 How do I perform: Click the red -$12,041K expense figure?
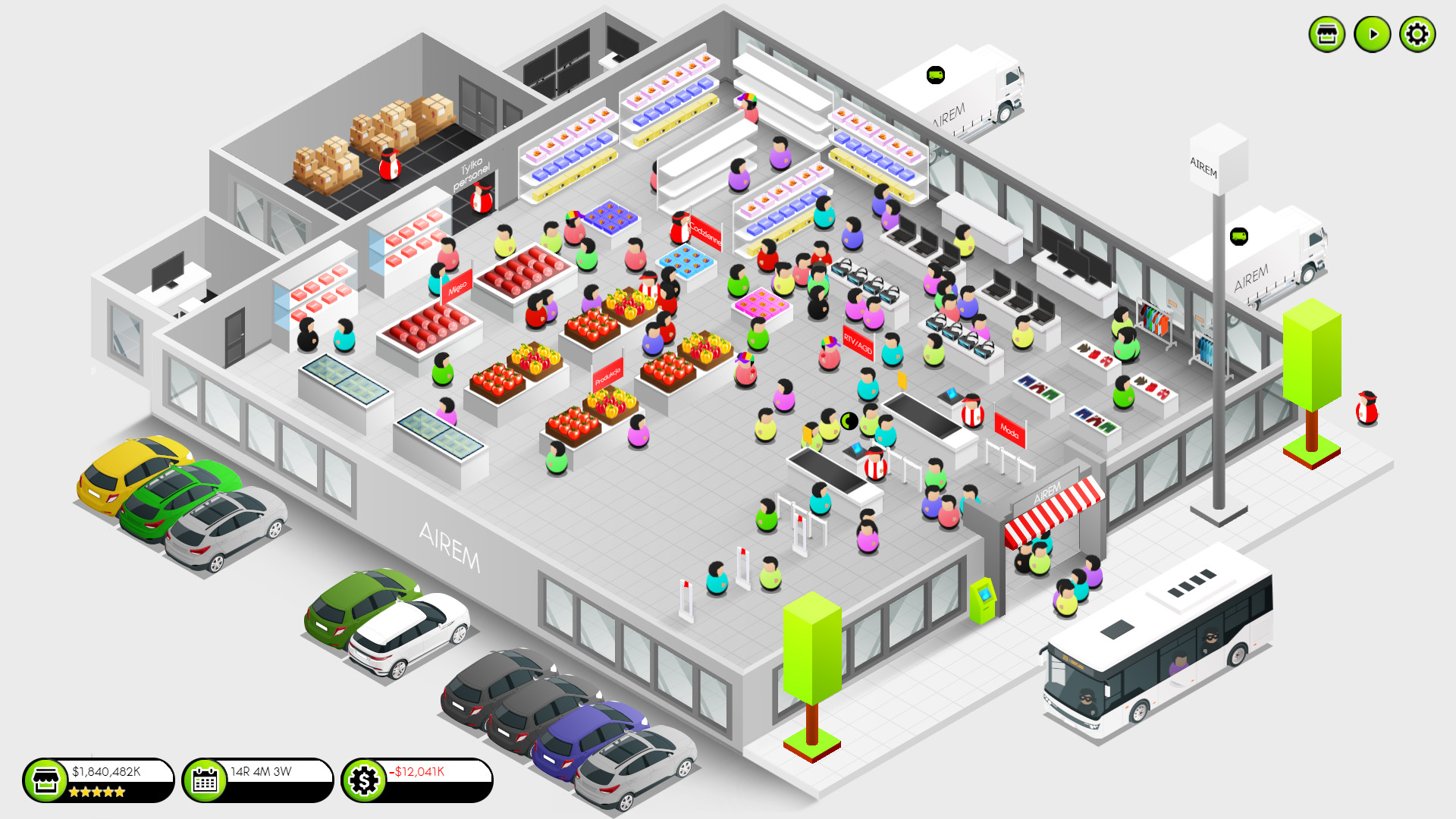point(418,771)
